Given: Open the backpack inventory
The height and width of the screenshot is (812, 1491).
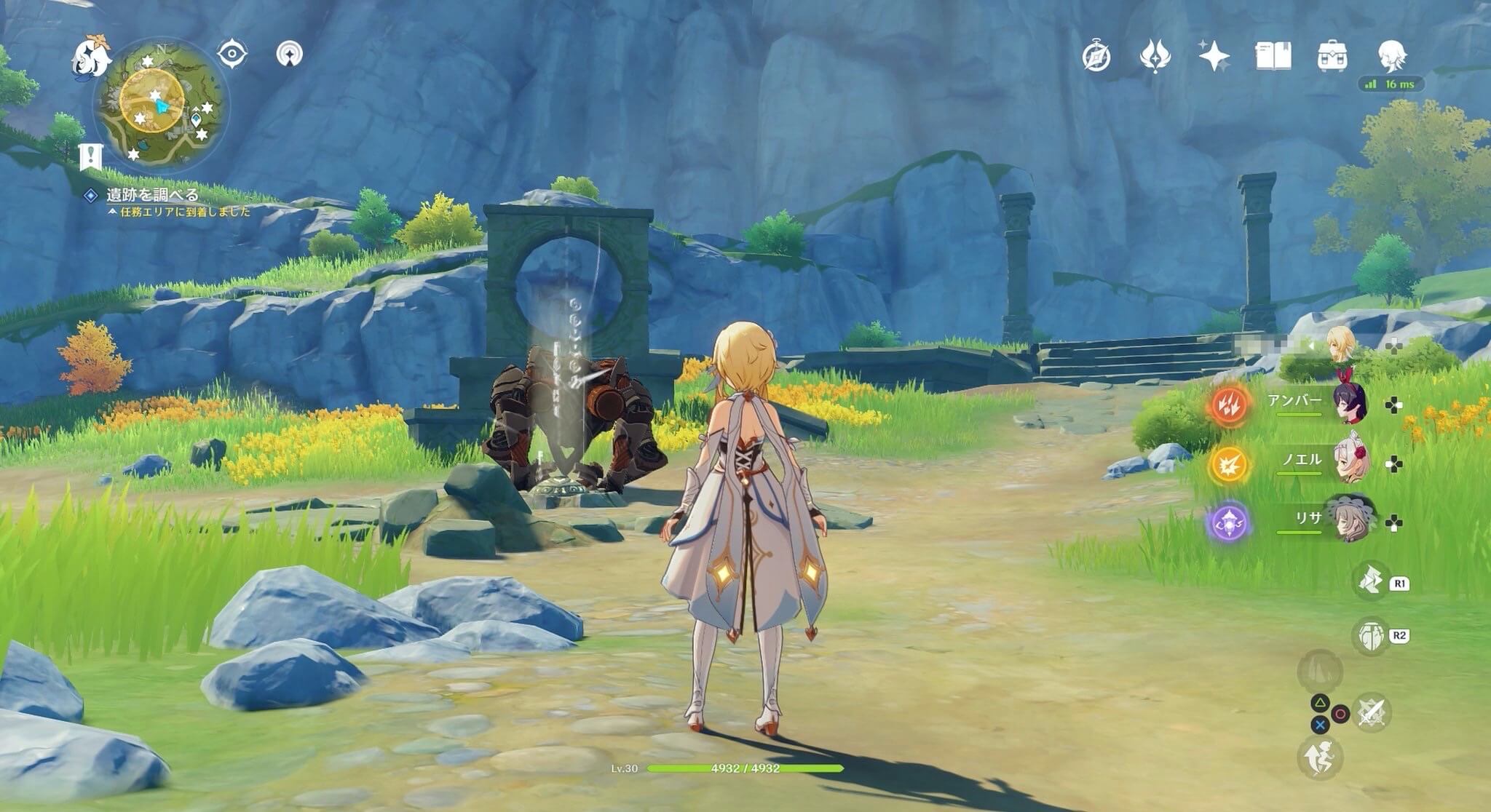Looking at the screenshot, I should [1332, 56].
